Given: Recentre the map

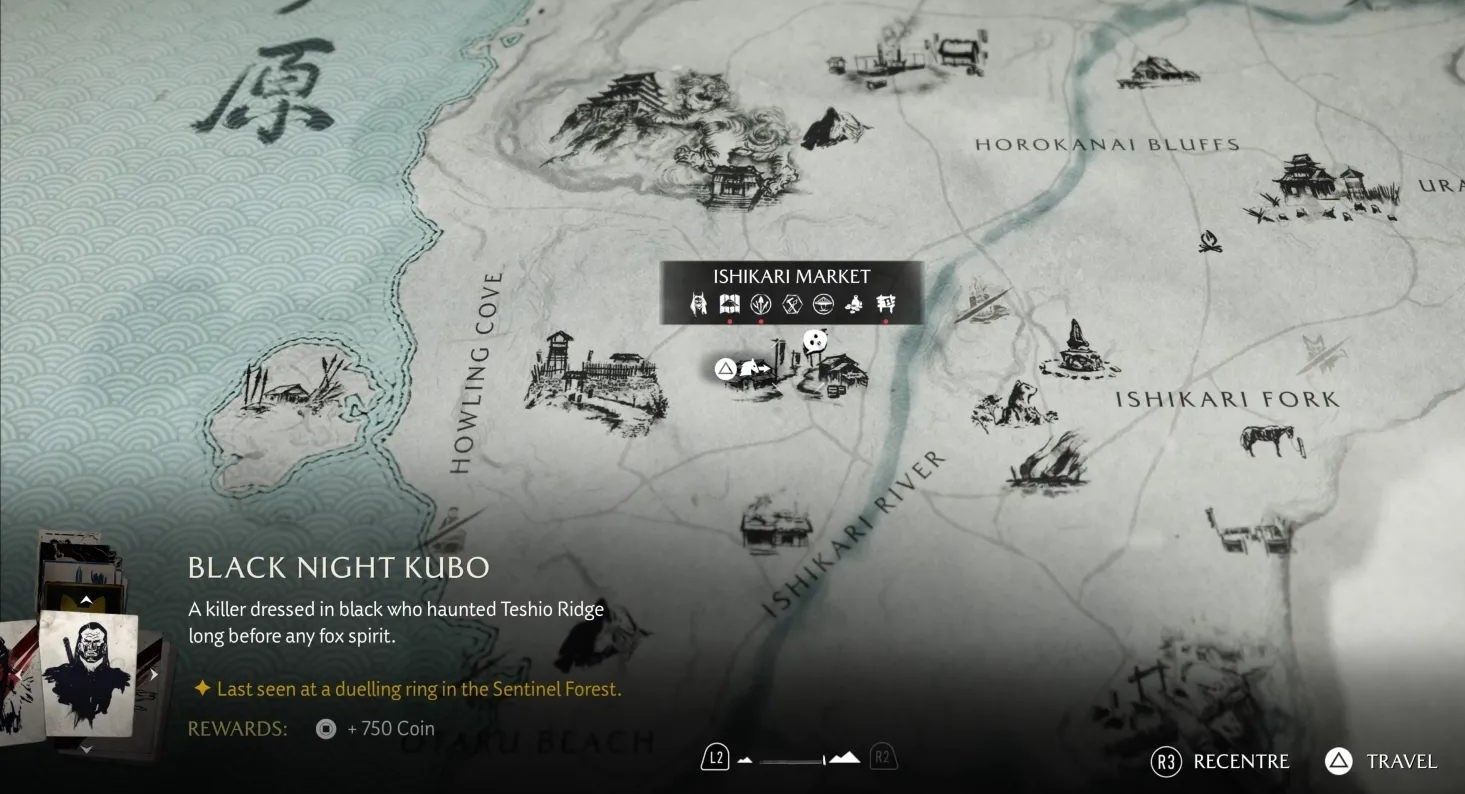Looking at the screenshot, I should click(1220, 762).
